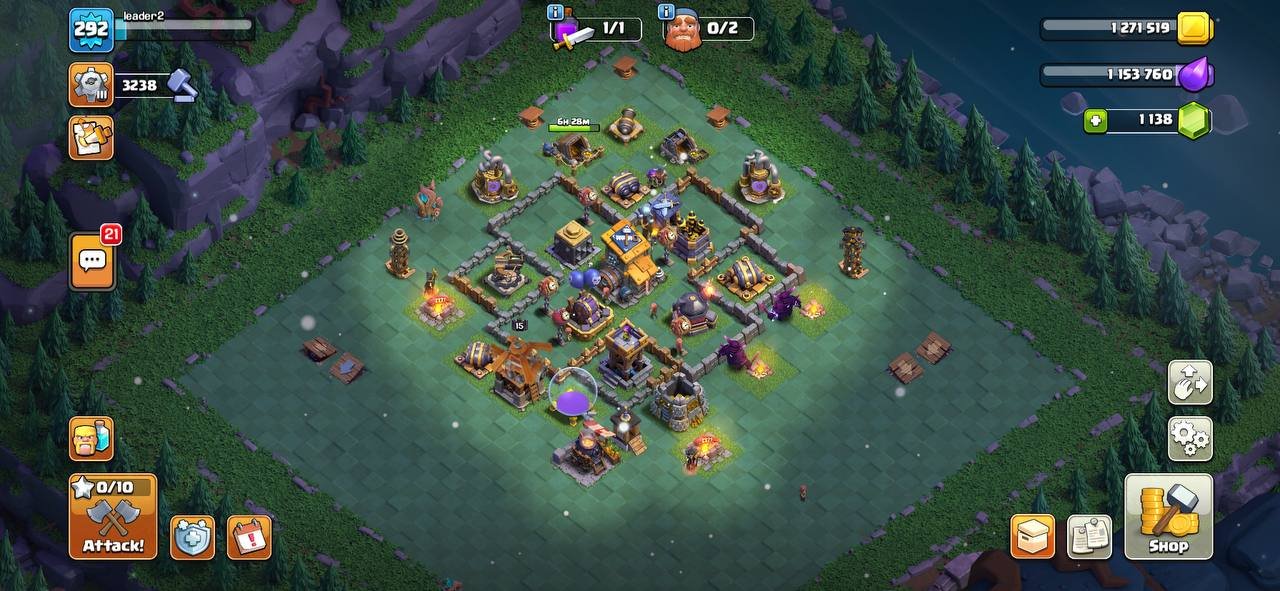The image size is (1280, 591).
Task: Open the calendar events icon
Action: pos(249,537)
